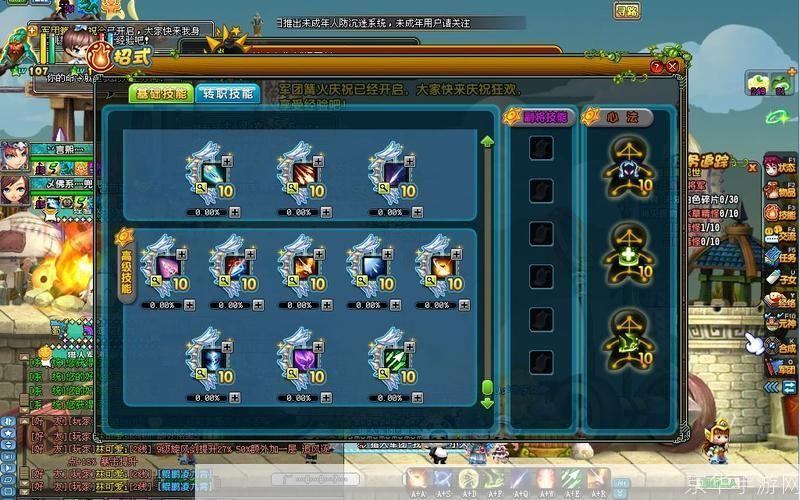Switch to the 转职技能 tab
The width and height of the screenshot is (800, 500).
point(227,93)
